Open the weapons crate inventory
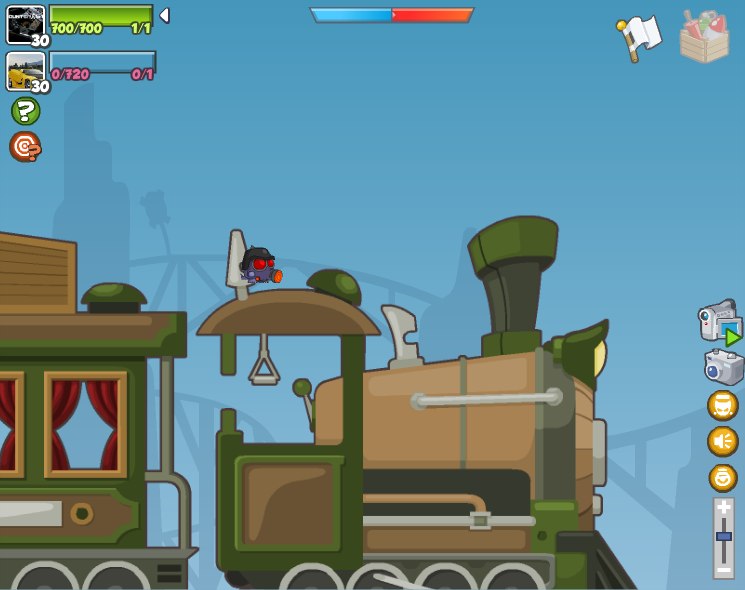Viewport: 745px width, 590px height. point(704,38)
